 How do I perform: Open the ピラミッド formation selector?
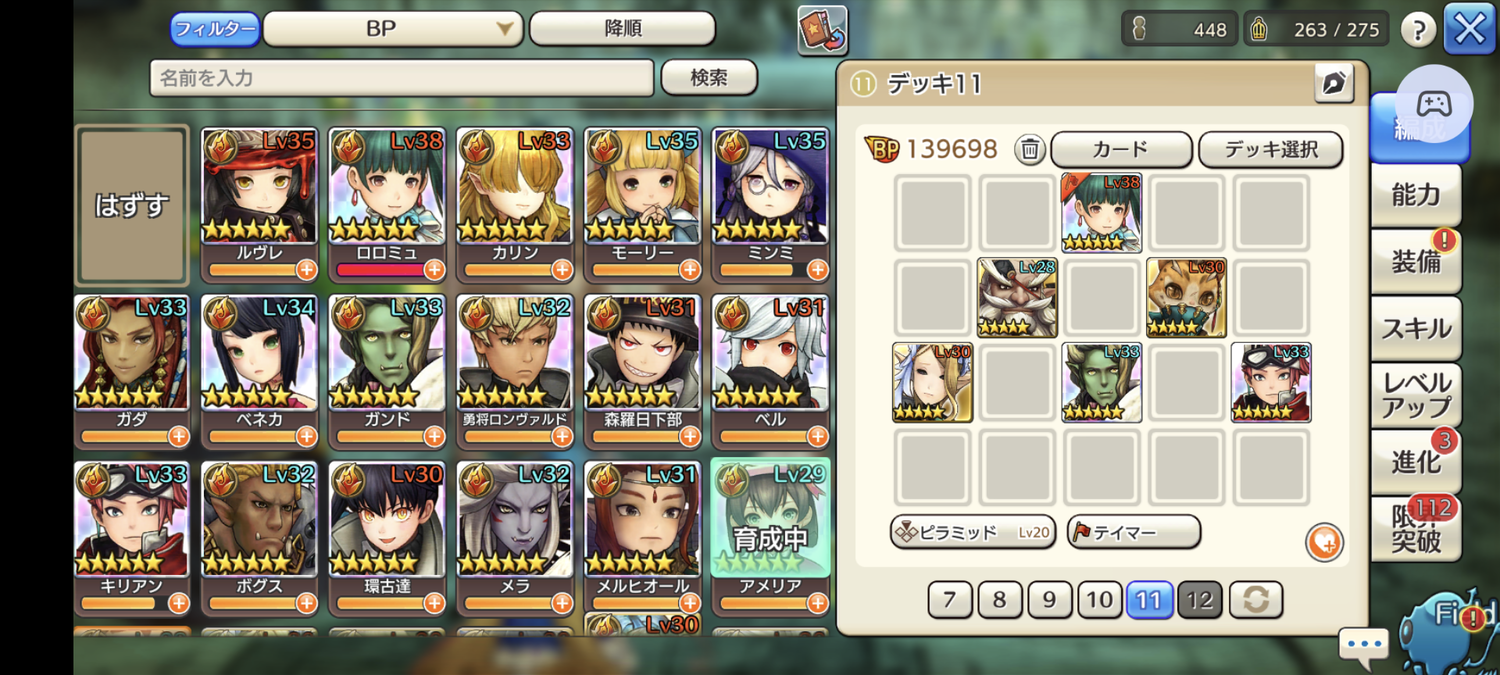tap(972, 532)
